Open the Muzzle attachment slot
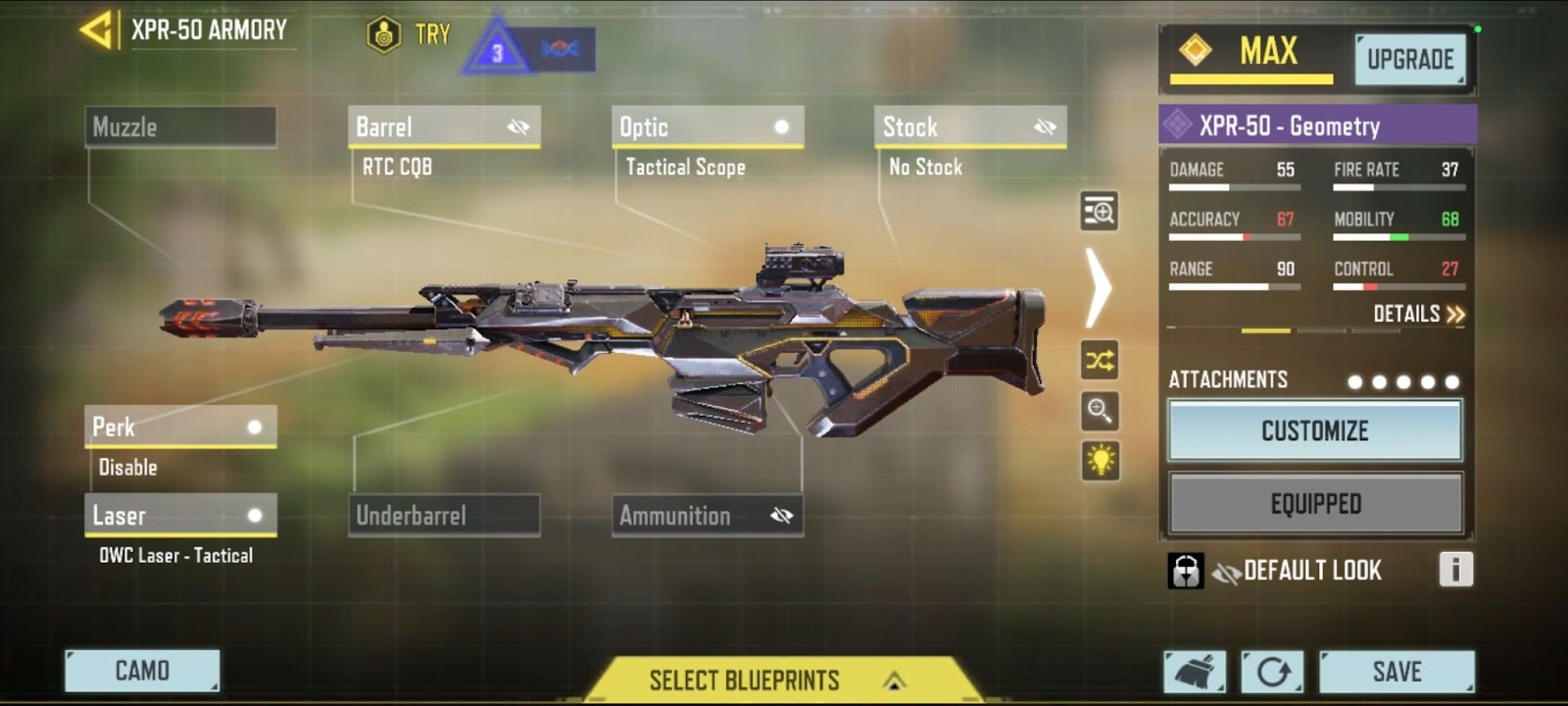 click(180, 127)
